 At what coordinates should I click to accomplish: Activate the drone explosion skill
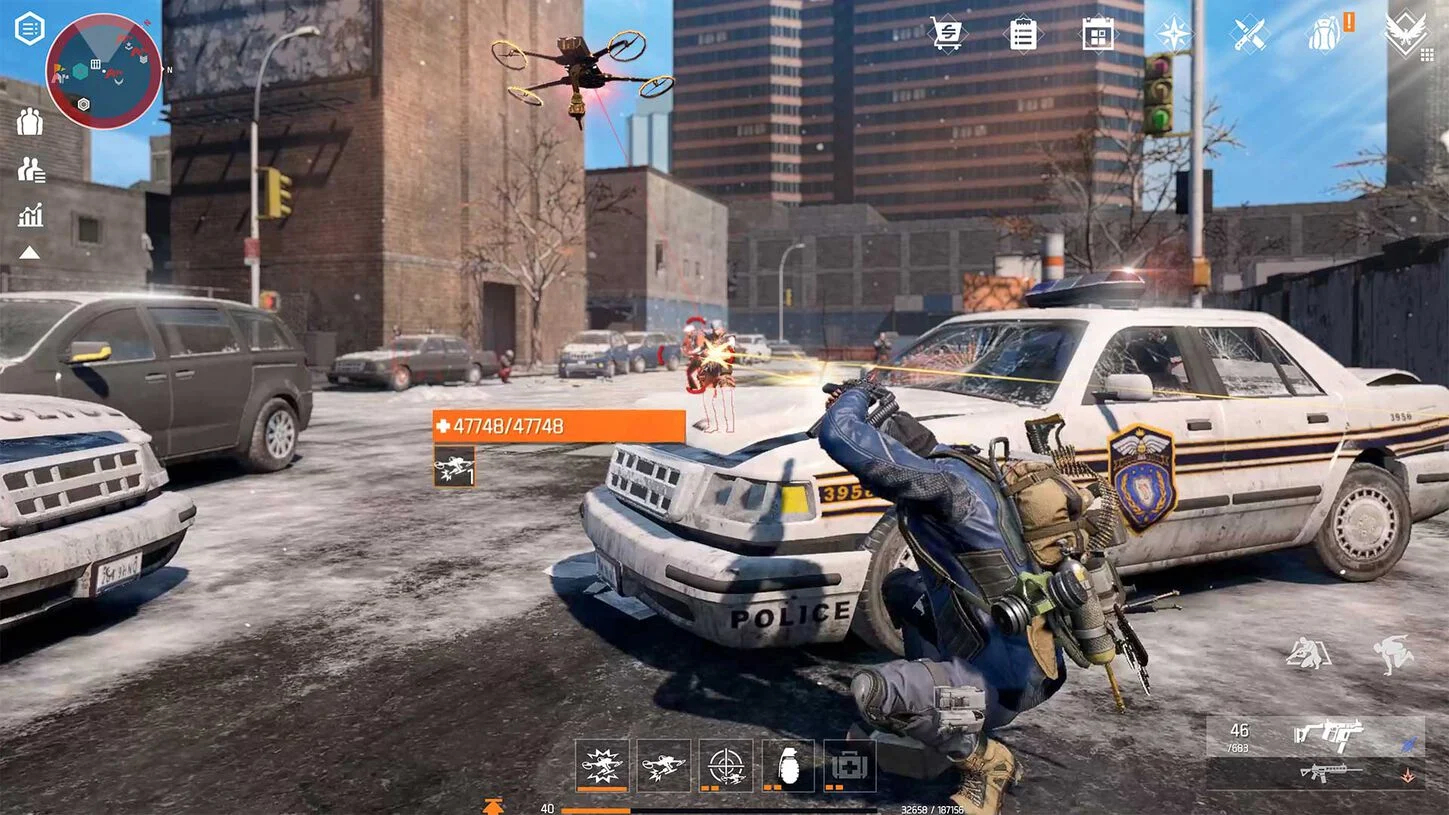[602, 765]
